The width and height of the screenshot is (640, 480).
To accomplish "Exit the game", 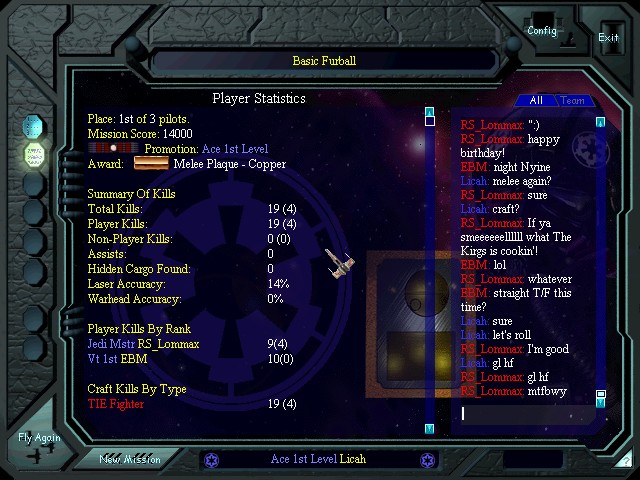I will (x=608, y=38).
